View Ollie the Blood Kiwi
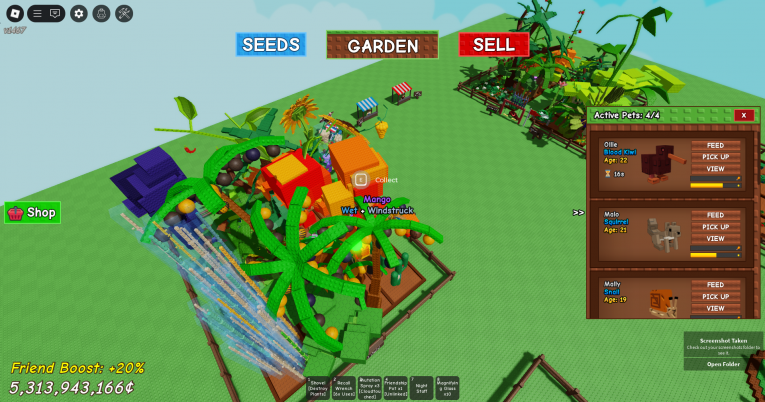 (715, 170)
